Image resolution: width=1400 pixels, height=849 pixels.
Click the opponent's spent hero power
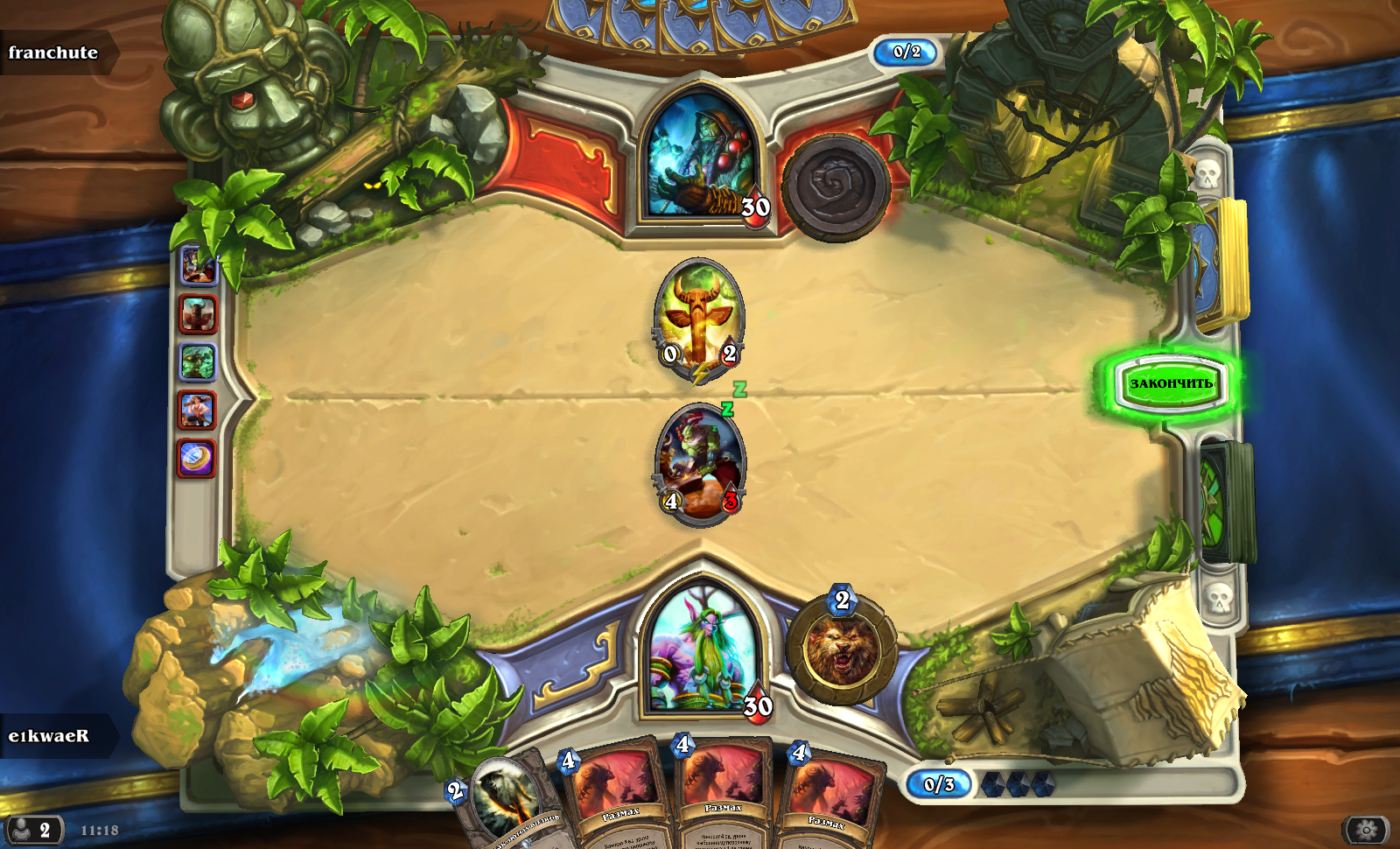pos(835,186)
